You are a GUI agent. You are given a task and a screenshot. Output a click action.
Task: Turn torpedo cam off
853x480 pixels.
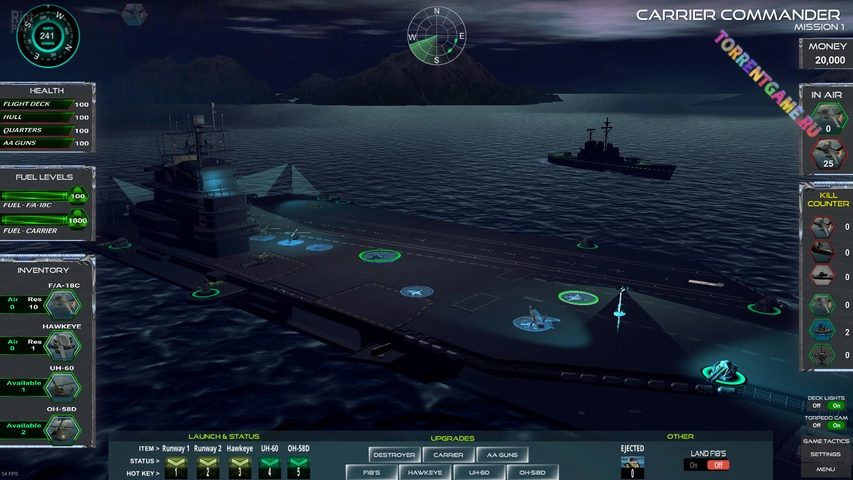pyautogui.click(x=816, y=425)
